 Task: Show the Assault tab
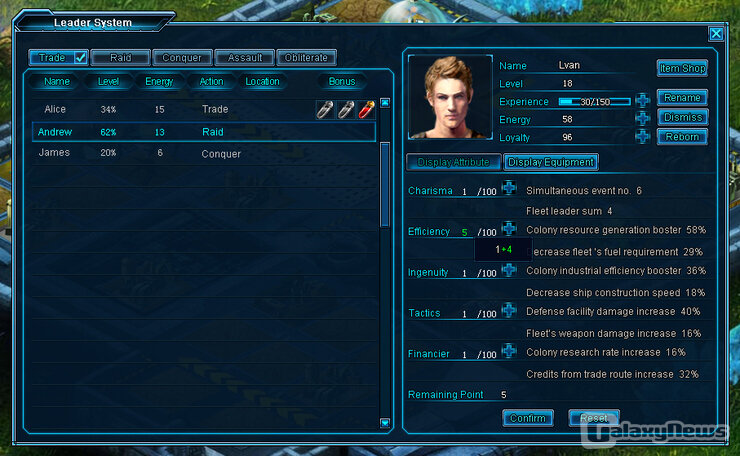pos(245,58)
